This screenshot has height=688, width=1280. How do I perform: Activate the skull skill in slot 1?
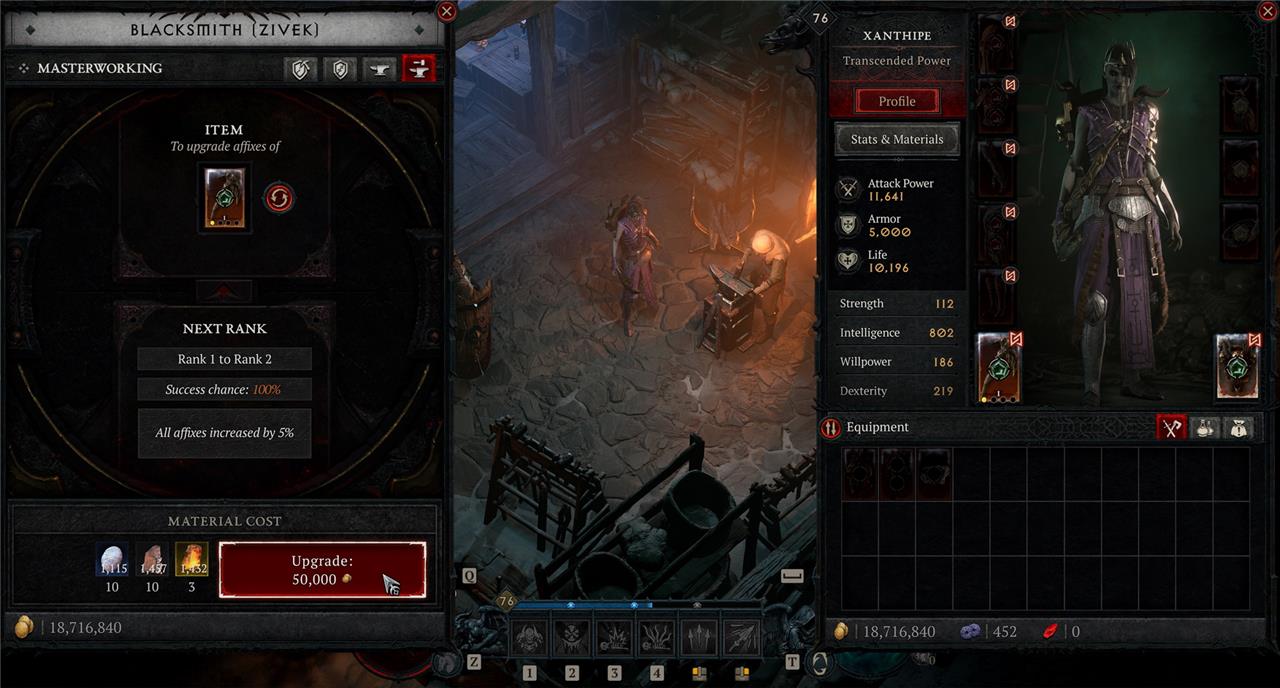[x=530, y=637]
